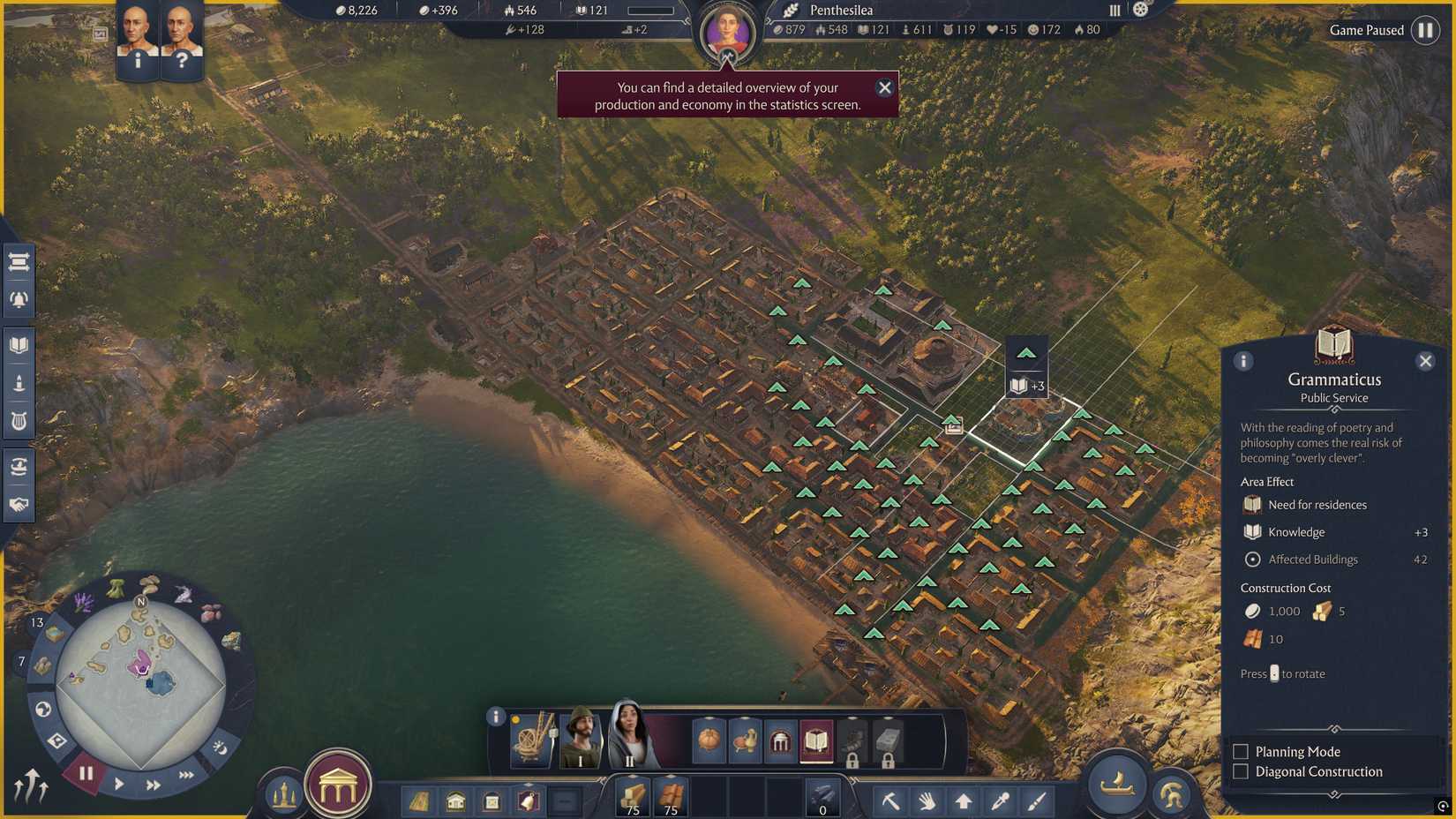1456x819 pixels.
Task: Click the fast-forward speed control near minimap
Action: [152, 784]
